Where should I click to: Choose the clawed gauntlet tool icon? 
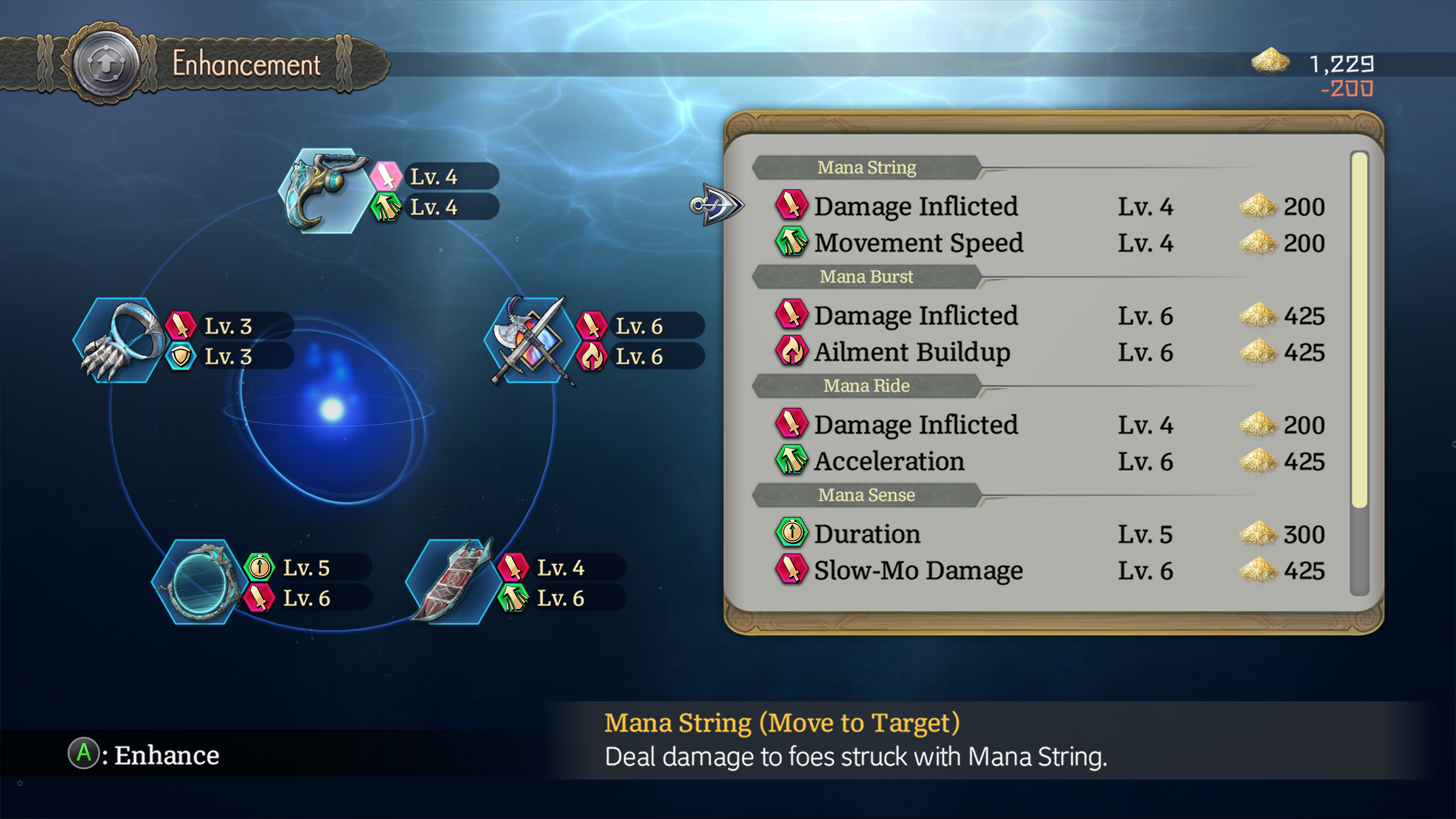[x=119, y=341]
